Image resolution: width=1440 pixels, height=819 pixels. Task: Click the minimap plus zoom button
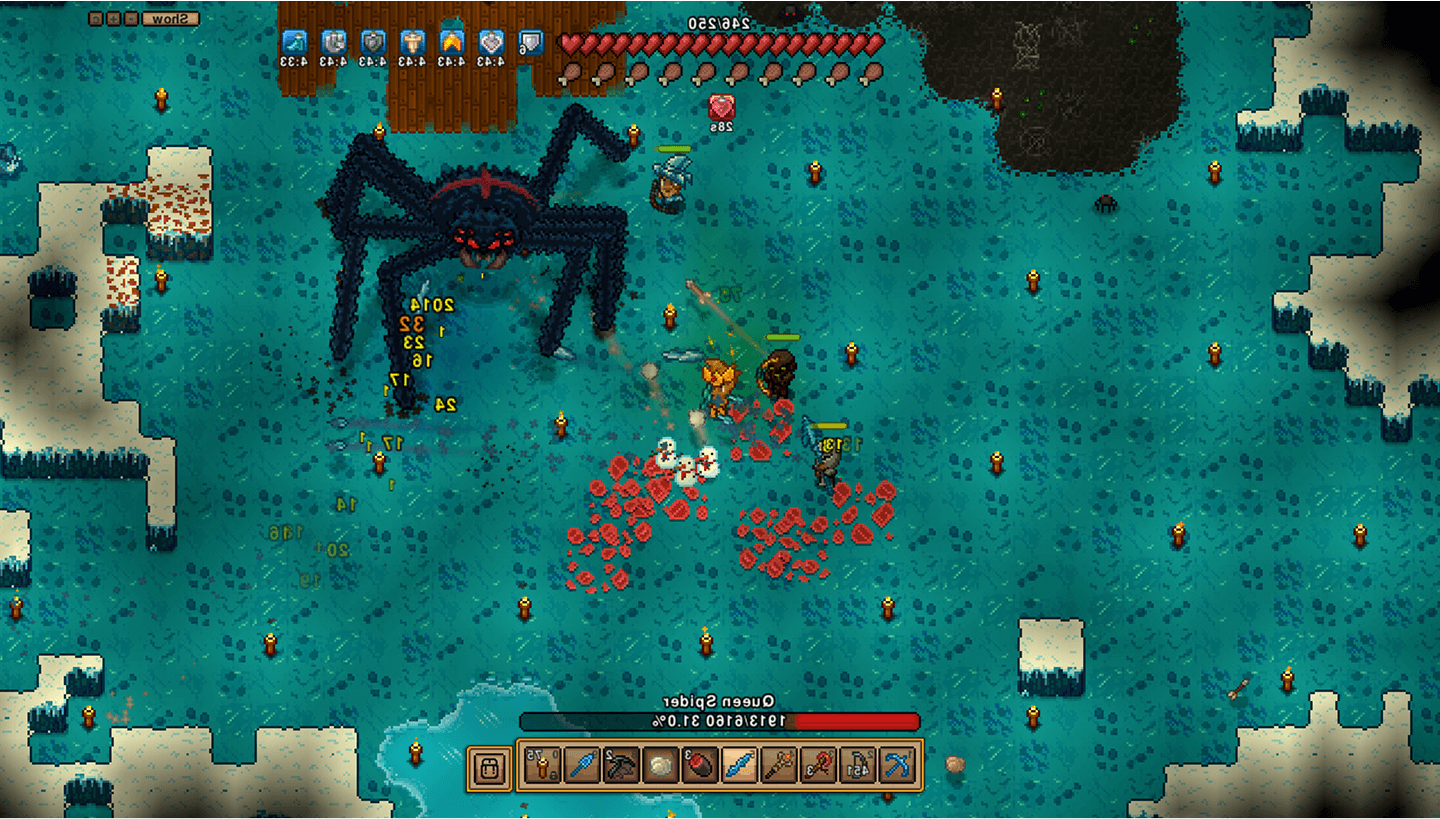115,18
